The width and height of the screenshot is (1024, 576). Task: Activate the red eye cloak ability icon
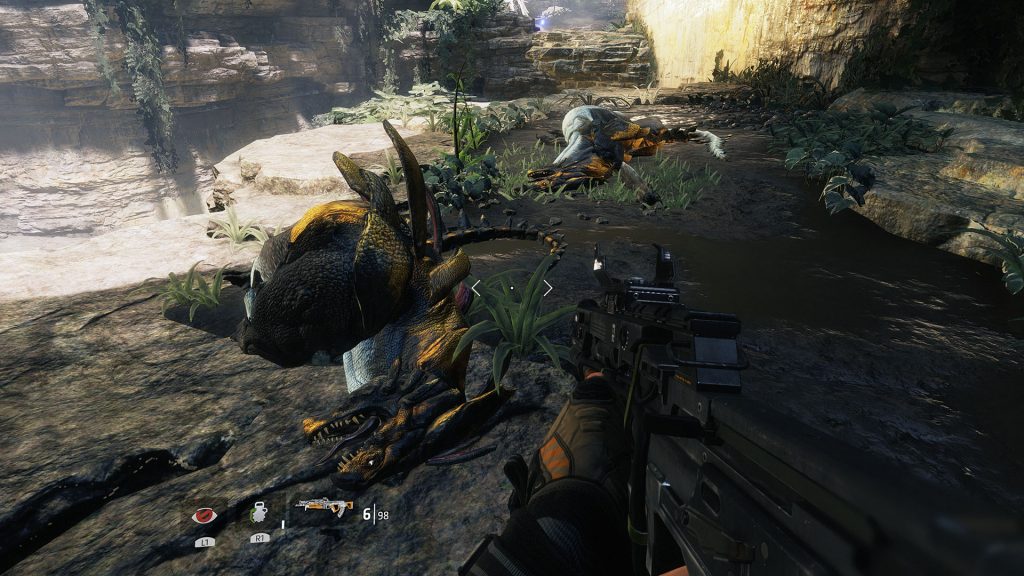[205, 516]
